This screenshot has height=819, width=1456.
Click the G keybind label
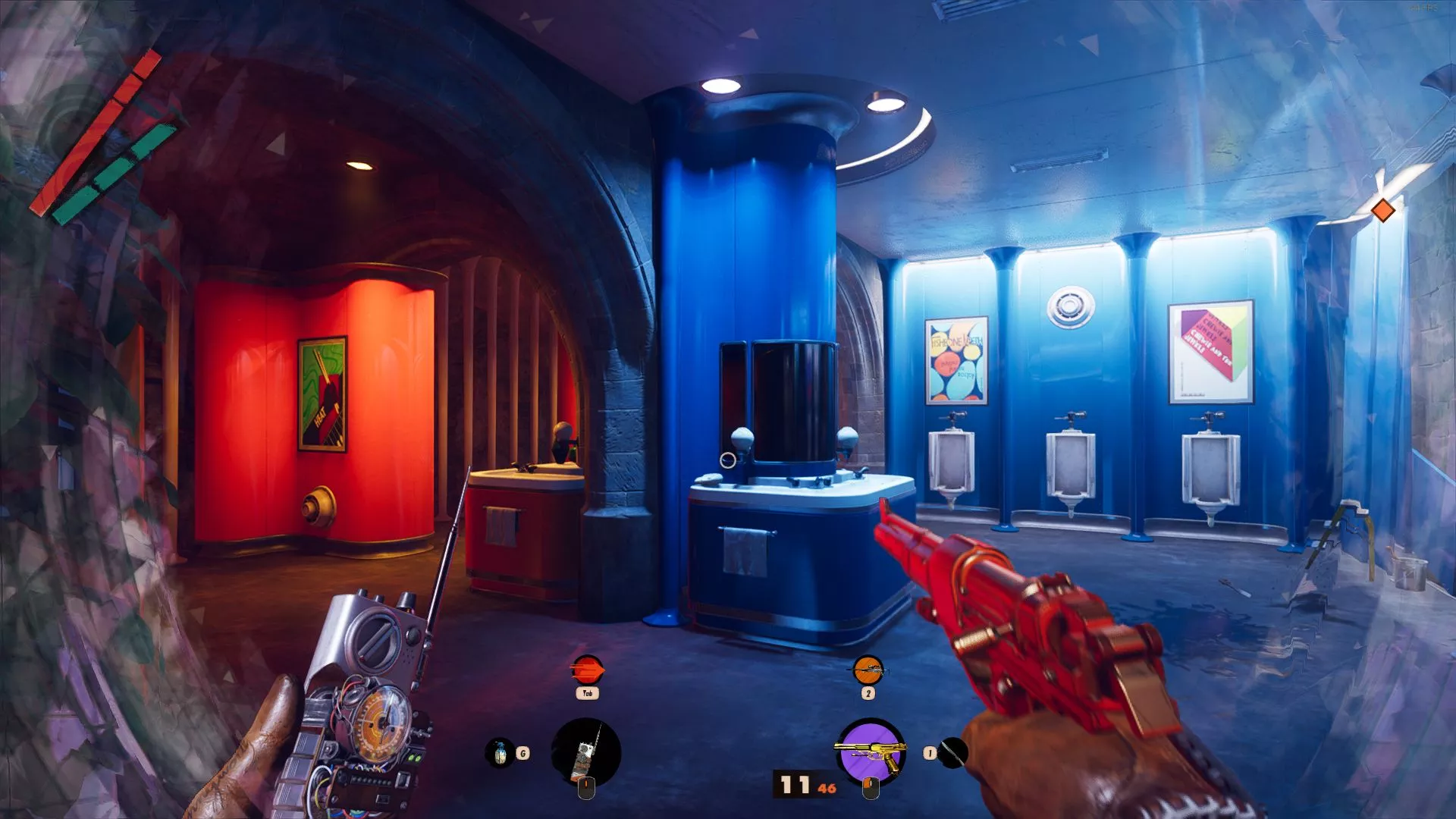point(522,754)
